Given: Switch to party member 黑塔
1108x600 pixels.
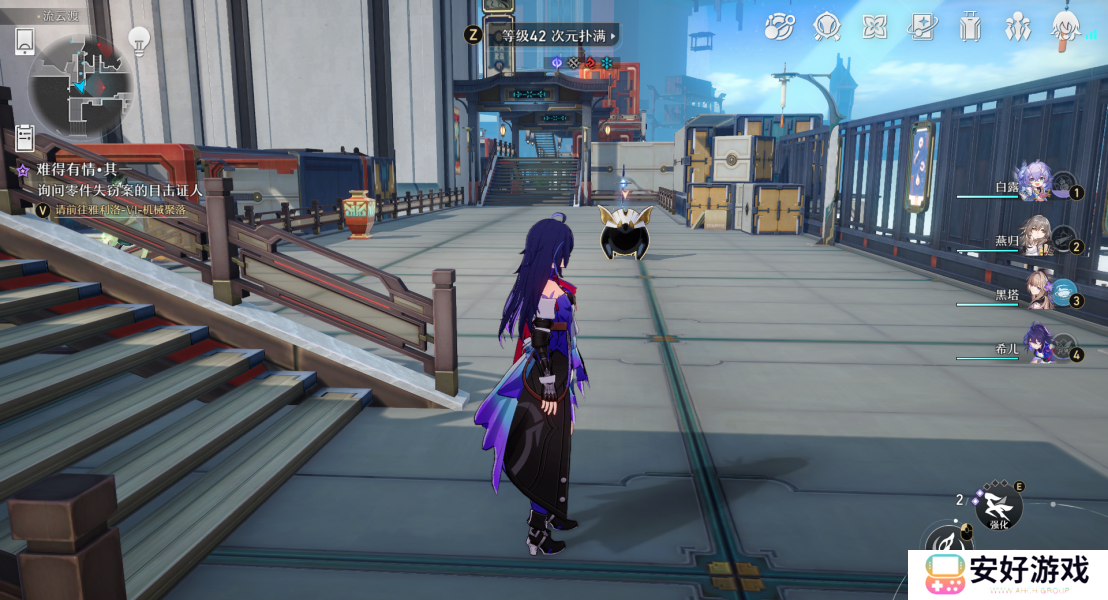Looking at the screenshot, I should [1033, 292].
